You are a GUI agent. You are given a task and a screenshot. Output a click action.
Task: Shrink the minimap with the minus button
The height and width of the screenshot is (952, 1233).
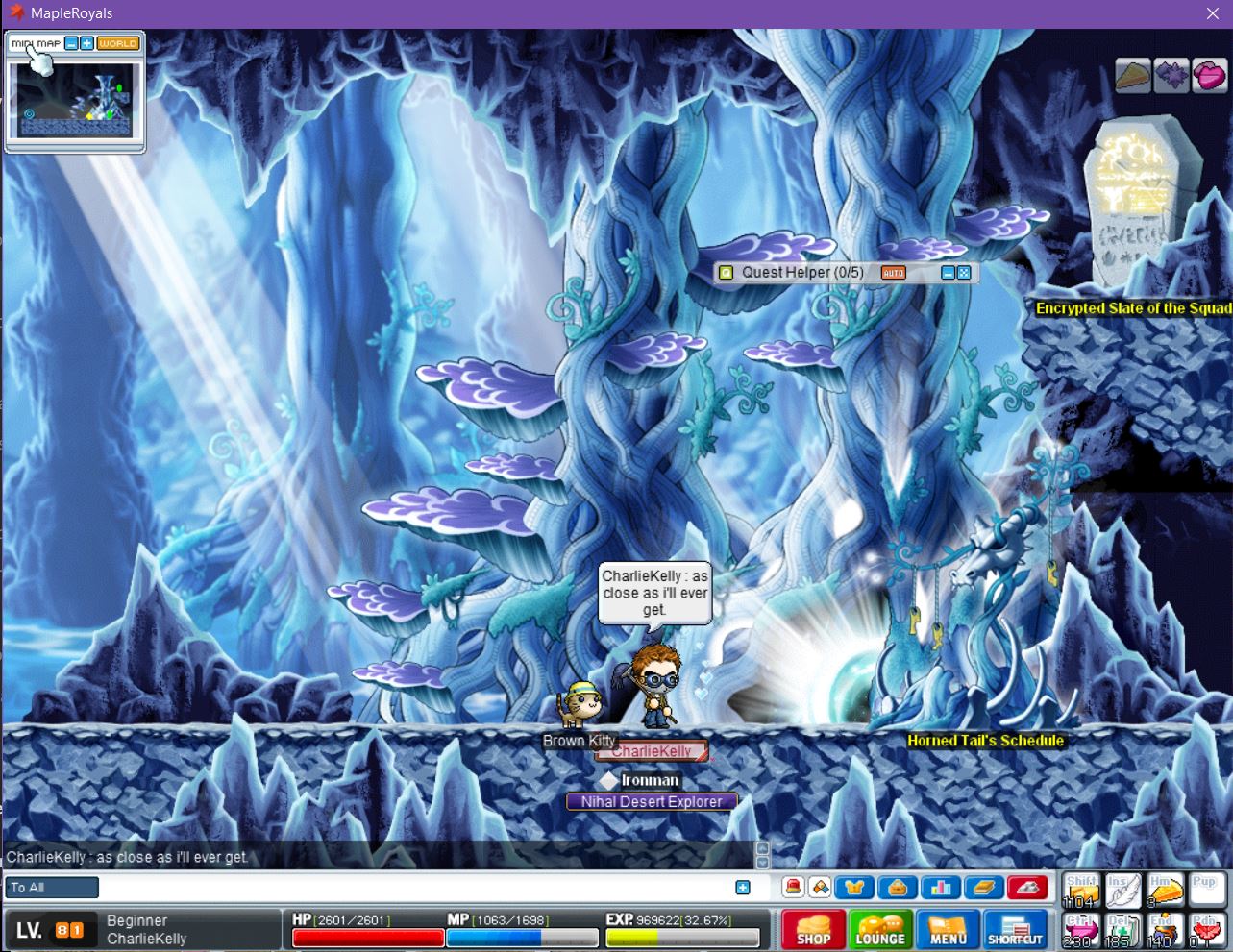[x=71, y=43]
